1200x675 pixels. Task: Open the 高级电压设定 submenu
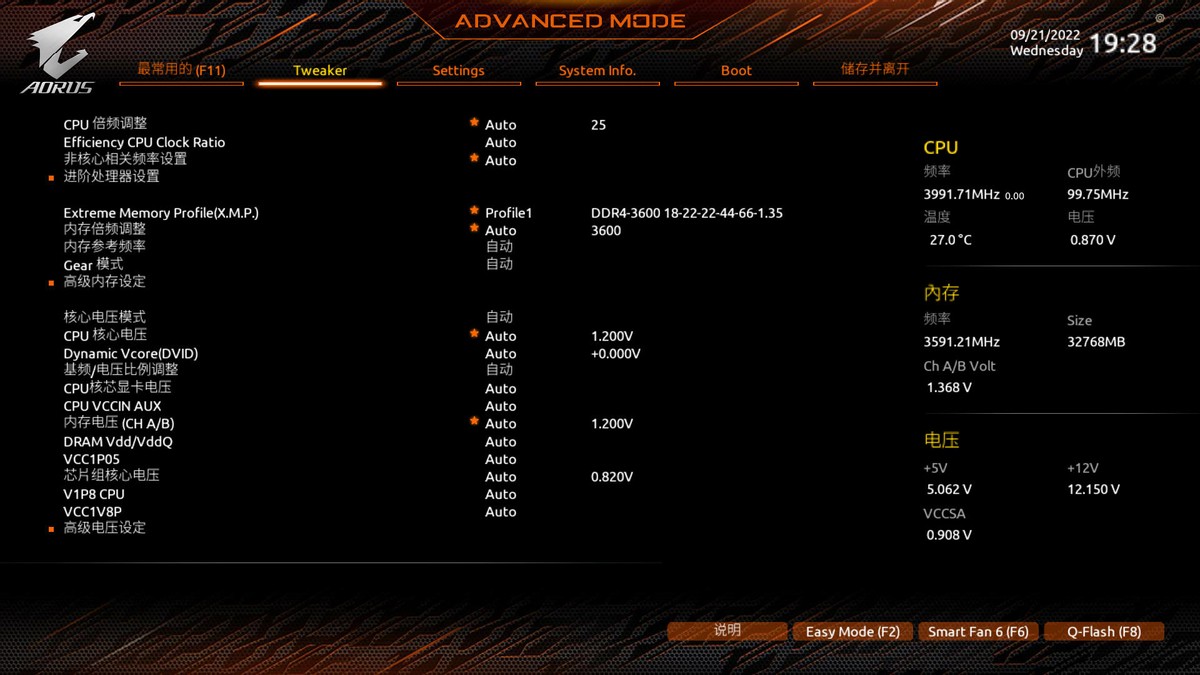coord(105,528)
